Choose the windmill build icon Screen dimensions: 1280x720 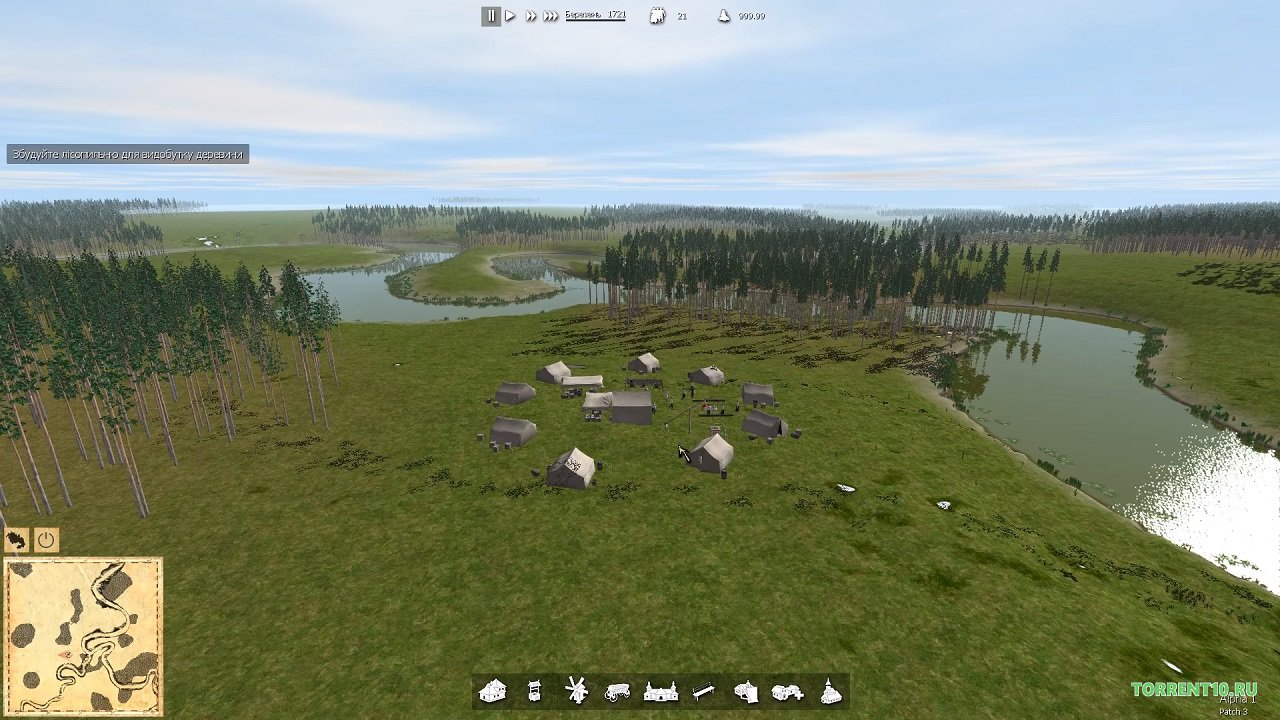click(x=575, y=690)
